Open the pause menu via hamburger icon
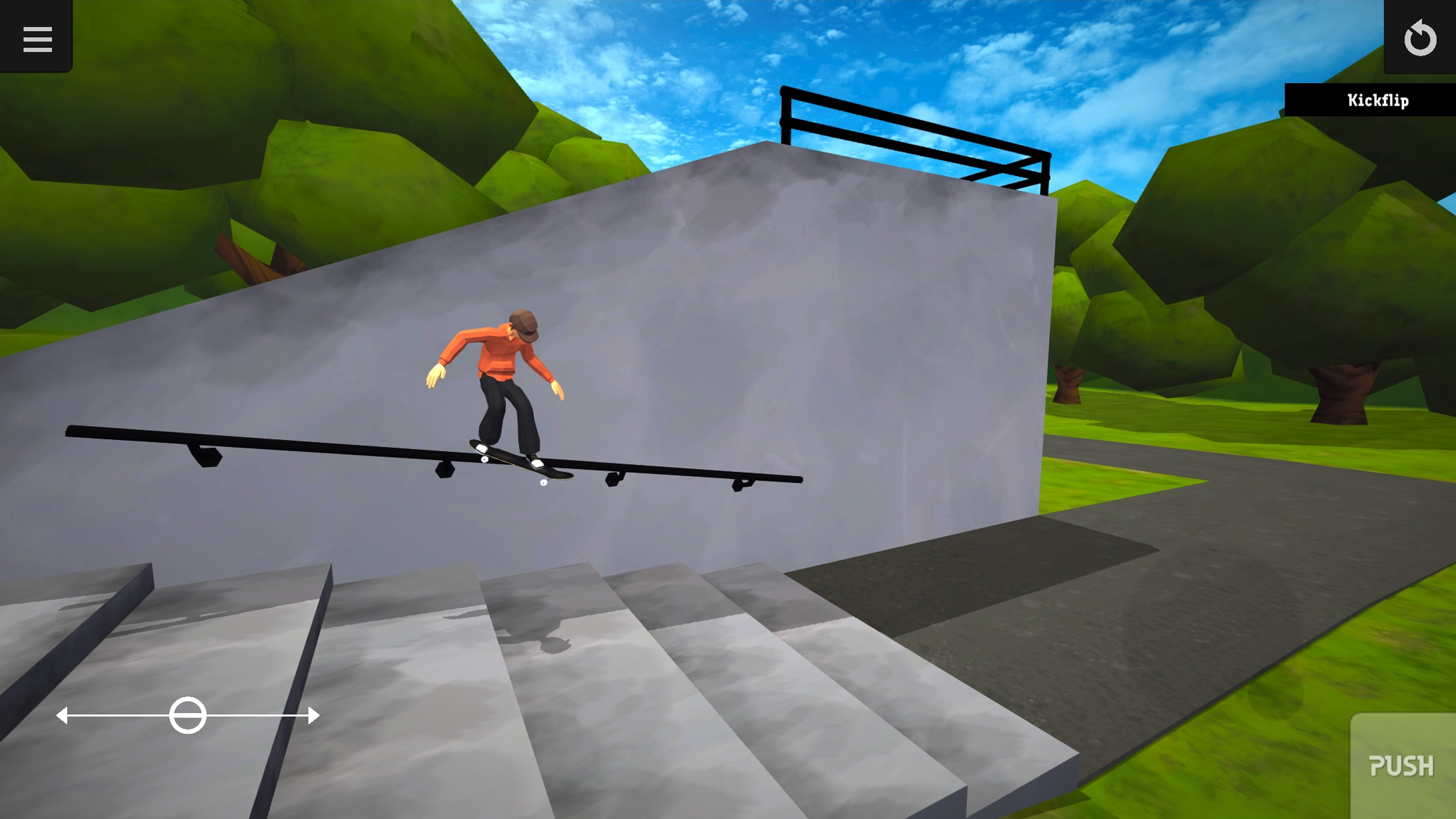Screen dimensions: 1456x819 point(38,40)
